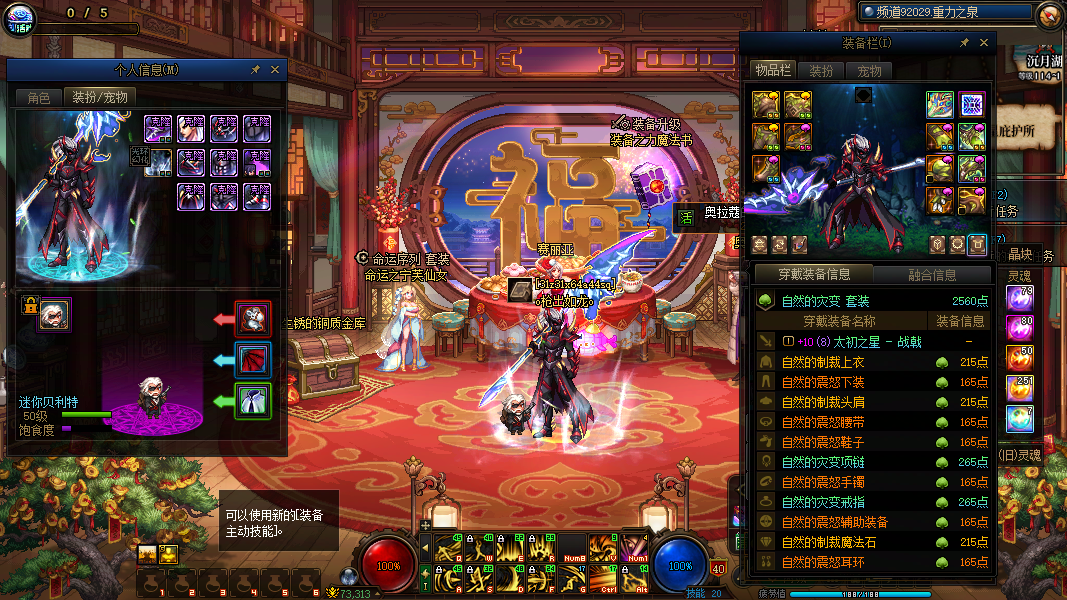Close the personal info window (个人信息)

(275, 70)
